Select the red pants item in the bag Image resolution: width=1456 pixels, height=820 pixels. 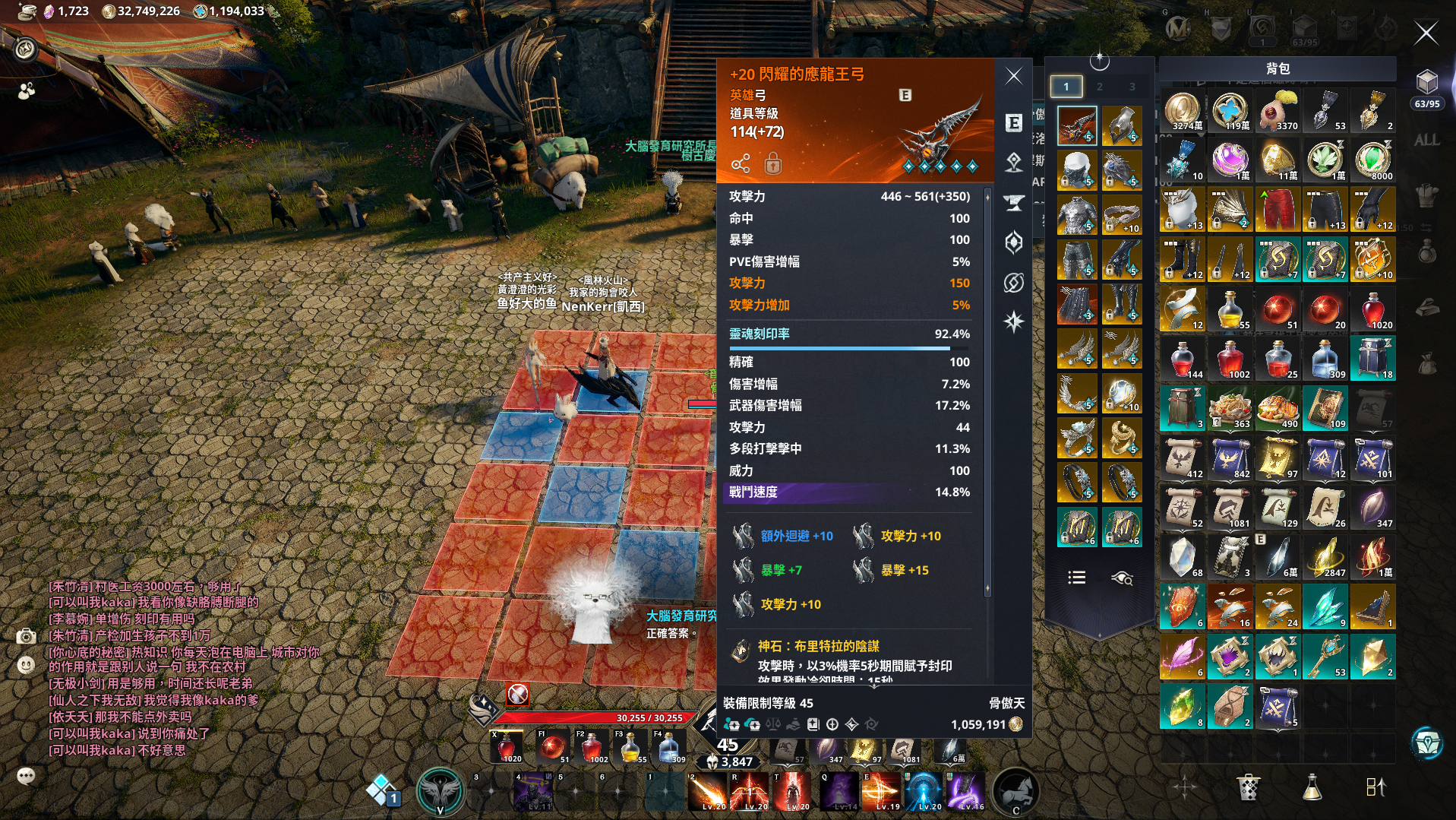(1278, 211)
